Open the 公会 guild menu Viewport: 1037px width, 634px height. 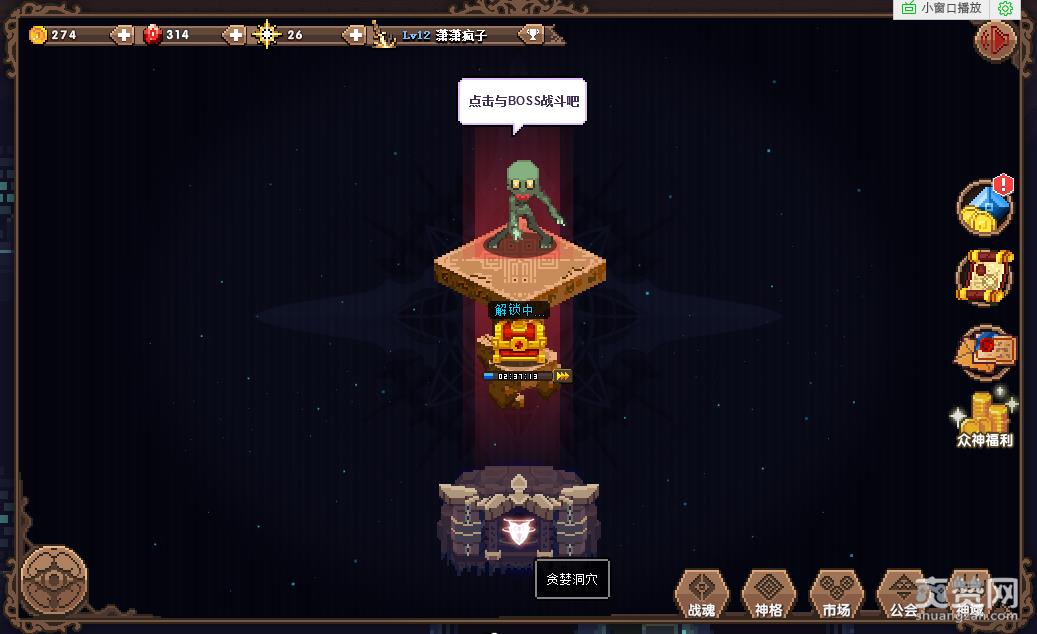pos(903,595)
